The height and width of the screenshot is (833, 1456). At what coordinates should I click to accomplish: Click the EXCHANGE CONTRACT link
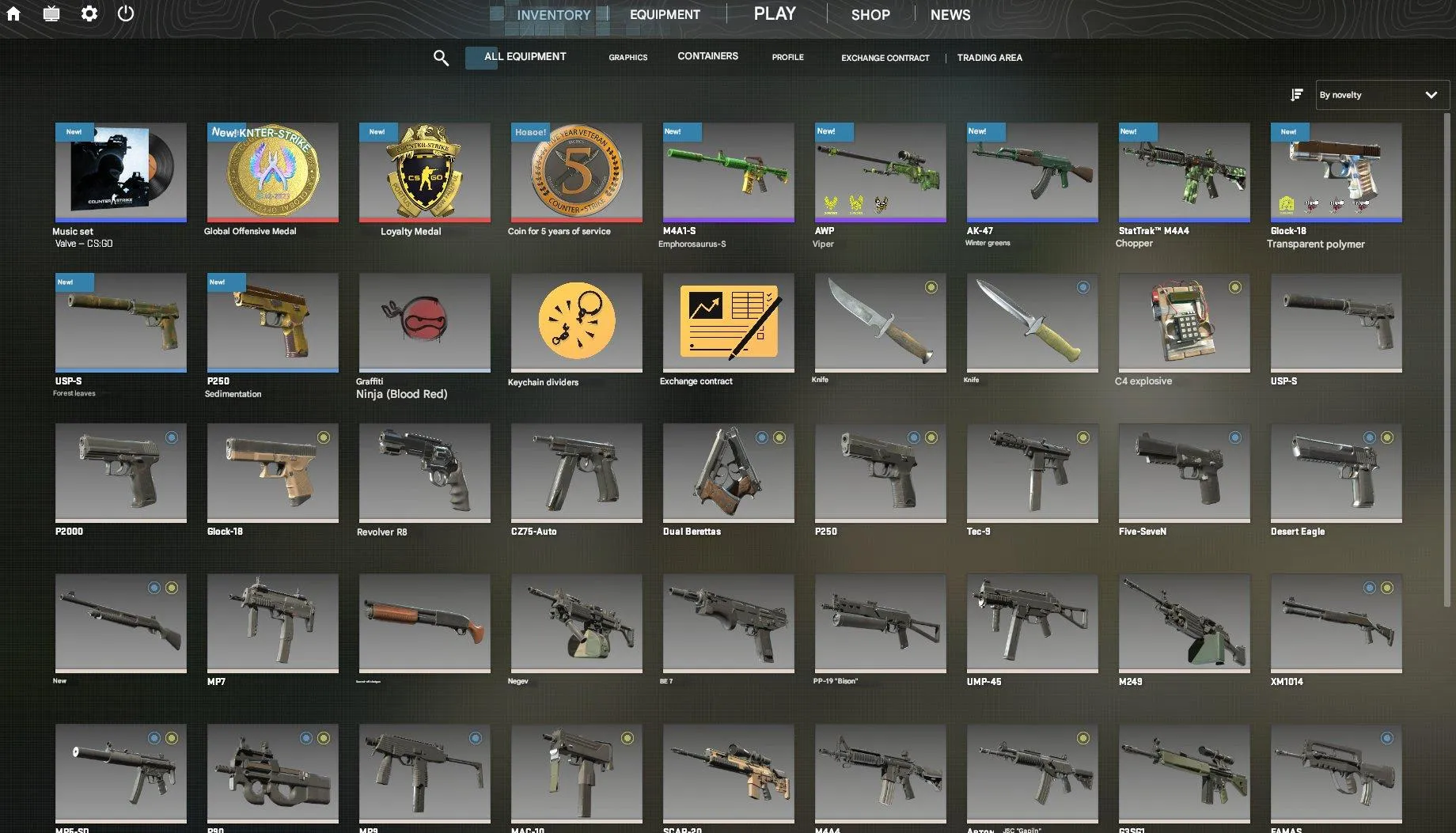coord(885,57)
